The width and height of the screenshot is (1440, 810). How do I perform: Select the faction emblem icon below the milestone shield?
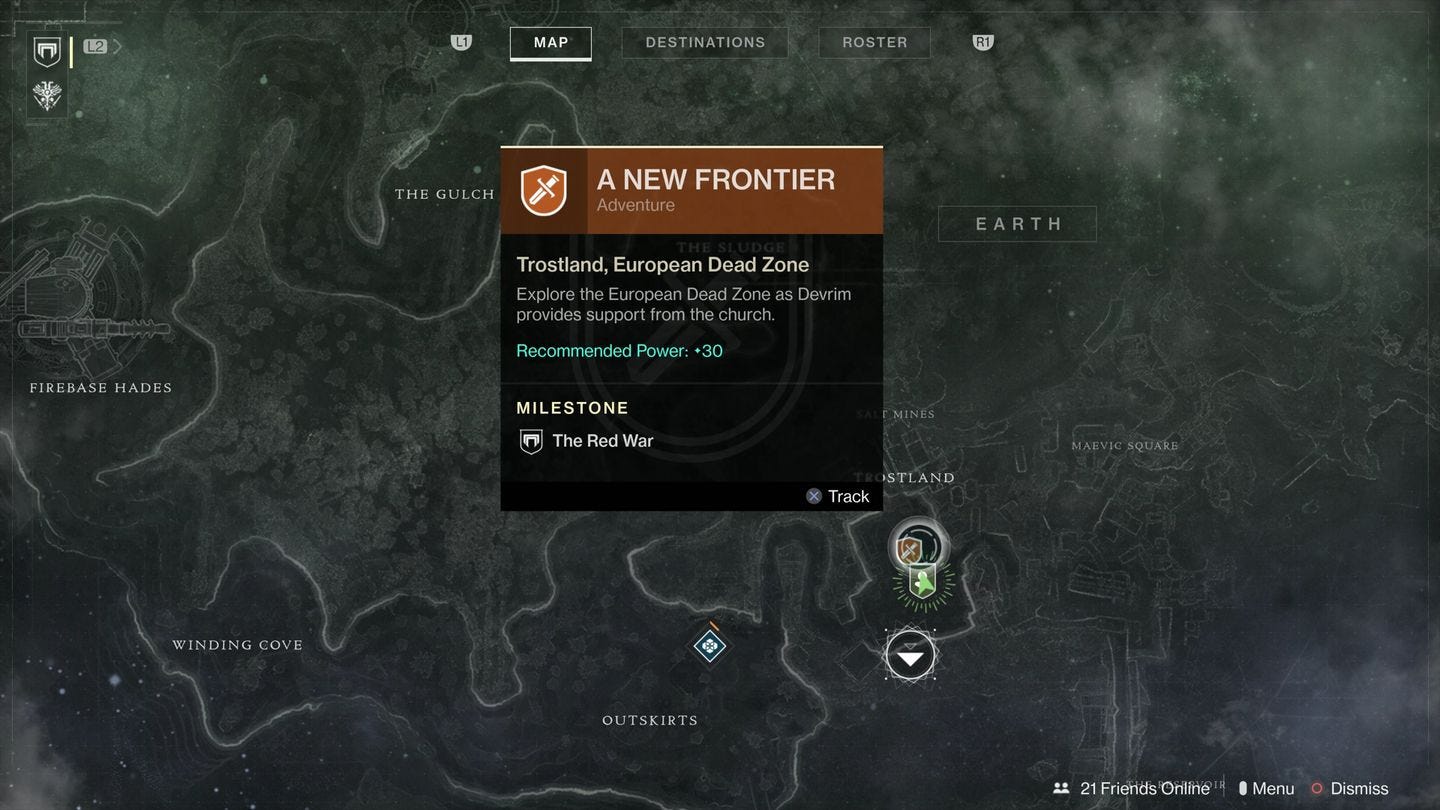click(46, 96)
